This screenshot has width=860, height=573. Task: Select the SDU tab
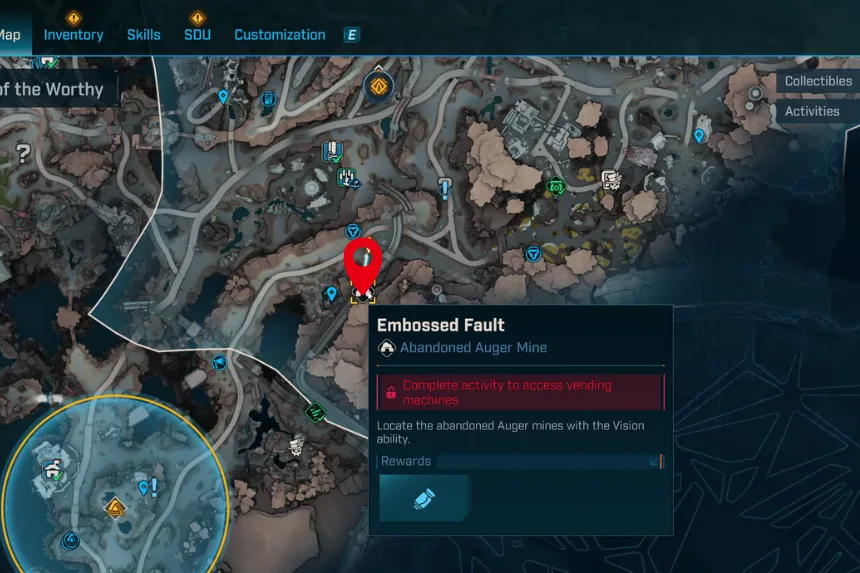point(197,35)
